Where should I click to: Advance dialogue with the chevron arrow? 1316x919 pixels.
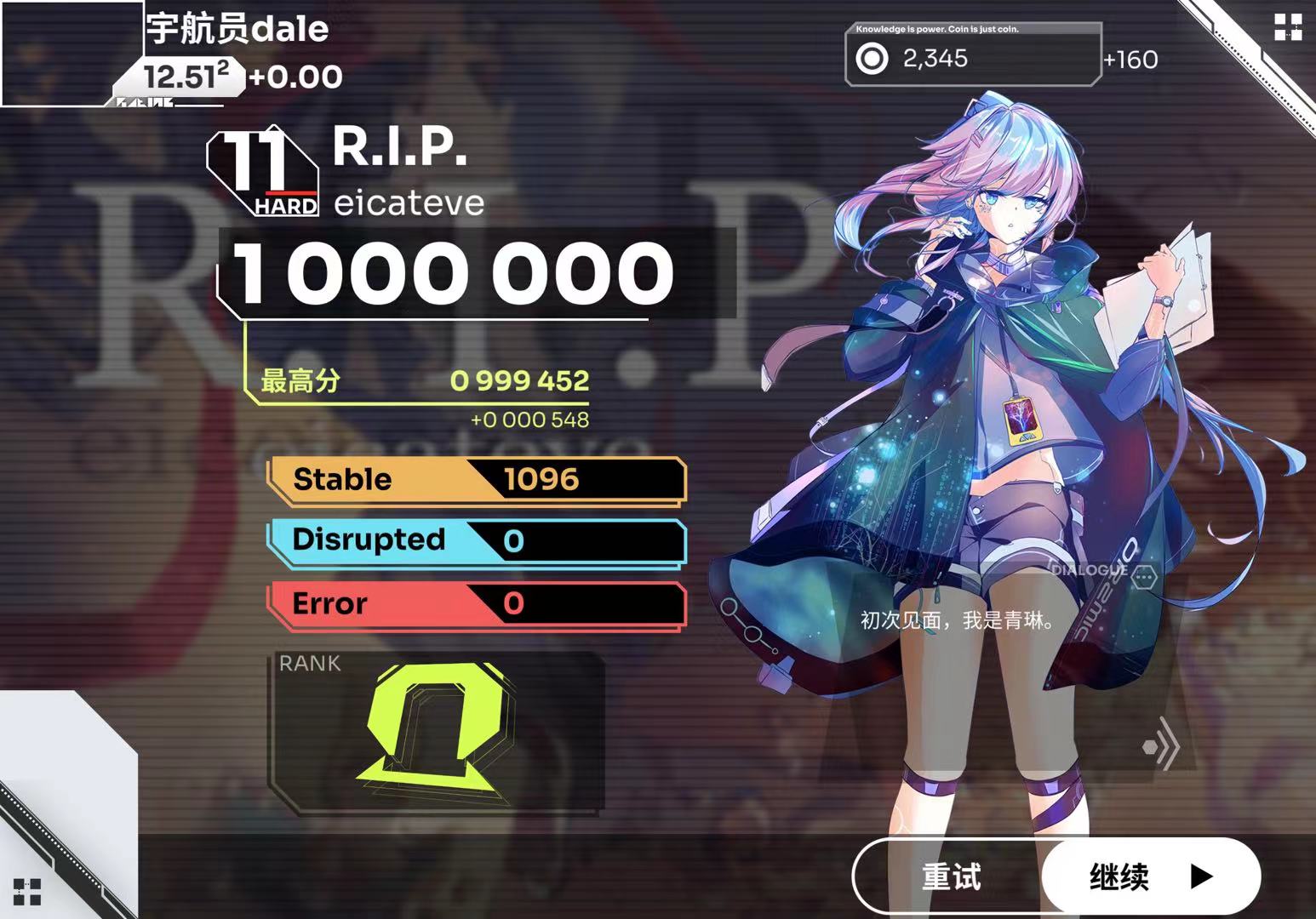[x=1163, y=746]
